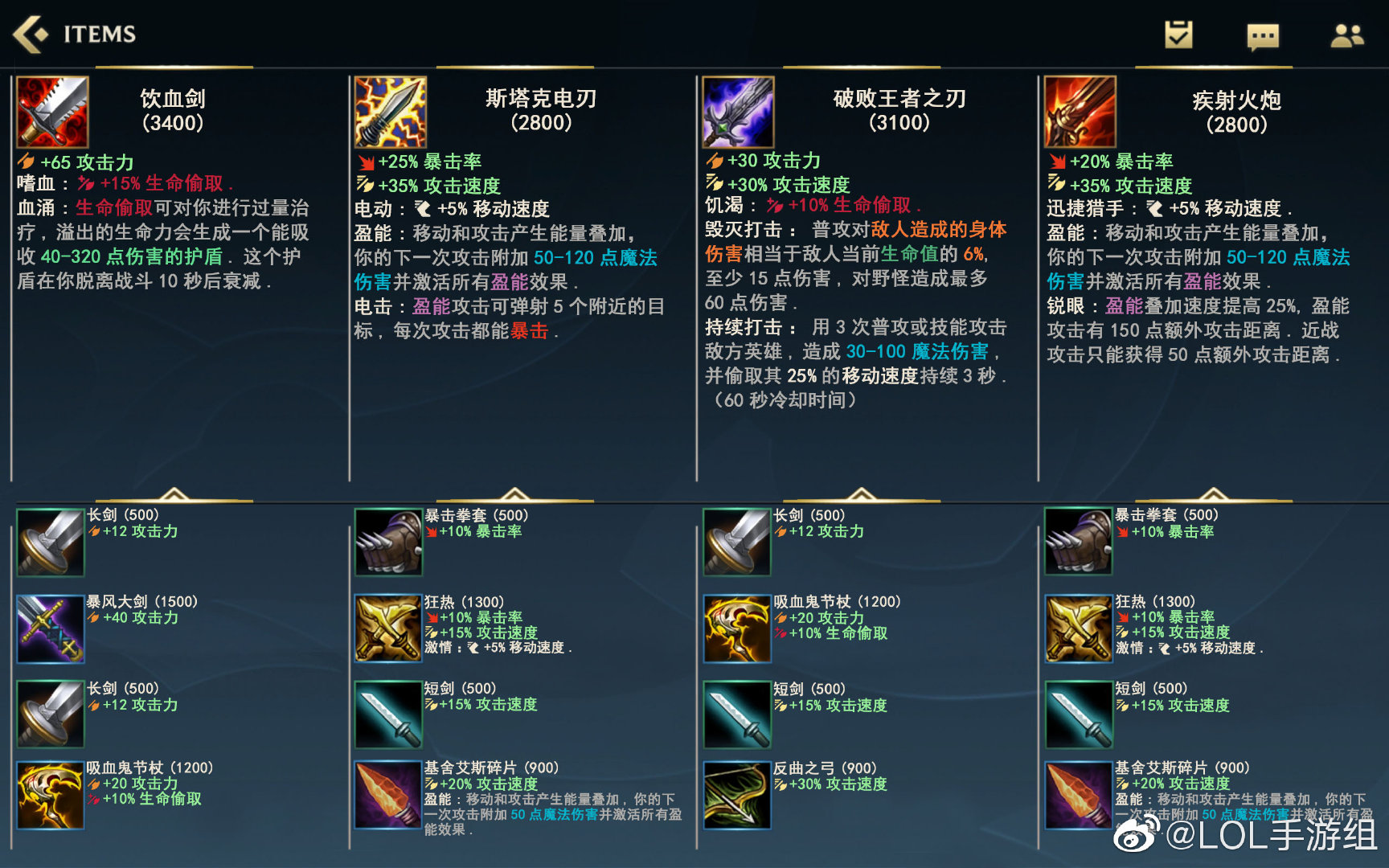Open the friends list
This screenshot has width=1389, height=868.
(1347, 35)
